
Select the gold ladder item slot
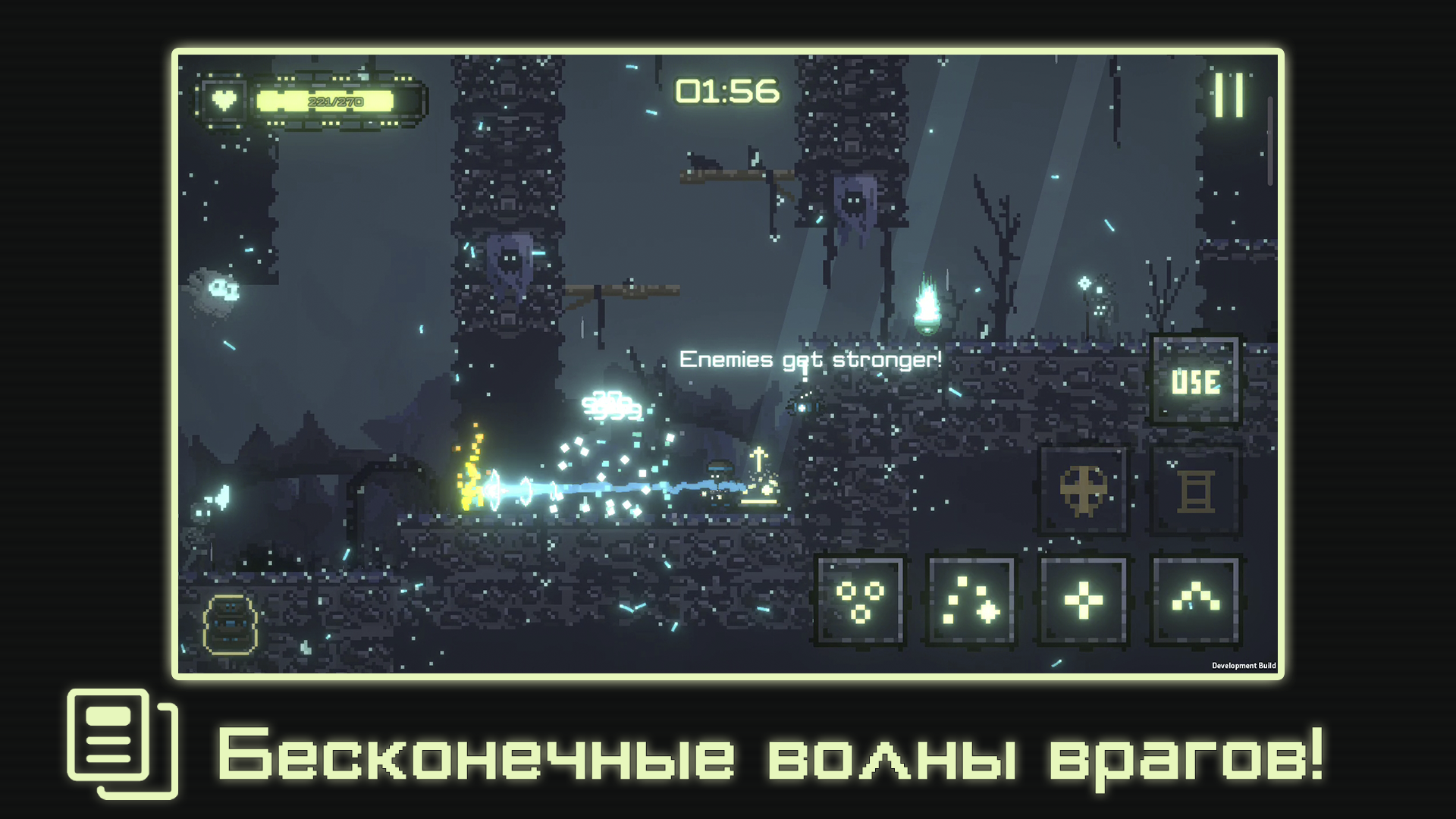1197,491
